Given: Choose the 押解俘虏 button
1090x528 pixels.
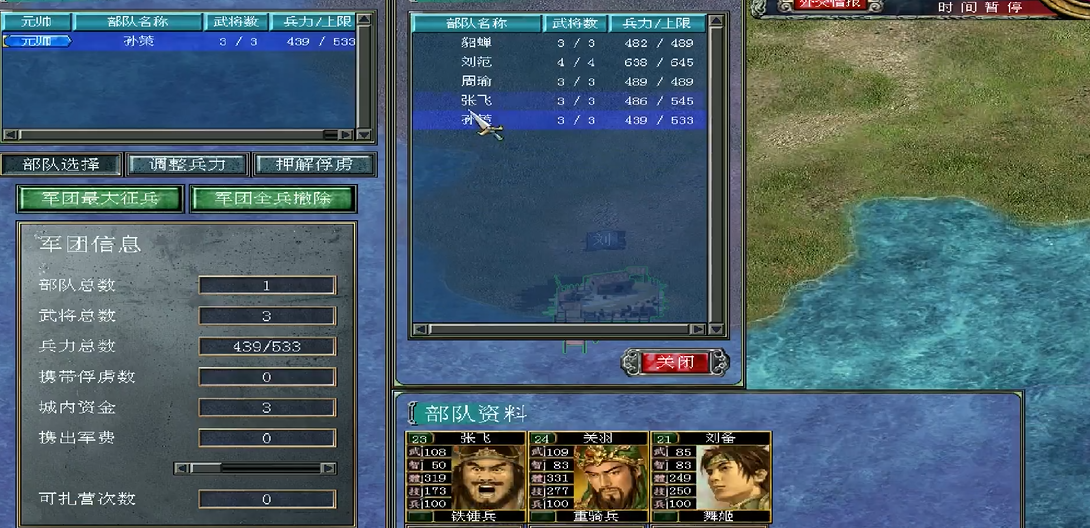Looking at the screenshot, I should click(x=314, y=164).
